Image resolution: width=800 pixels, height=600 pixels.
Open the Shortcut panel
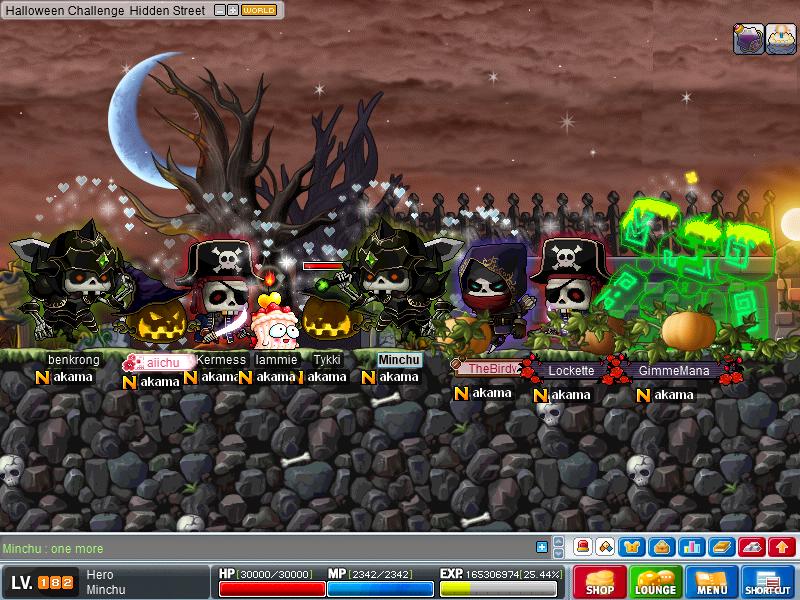click(x=768, y=582)
